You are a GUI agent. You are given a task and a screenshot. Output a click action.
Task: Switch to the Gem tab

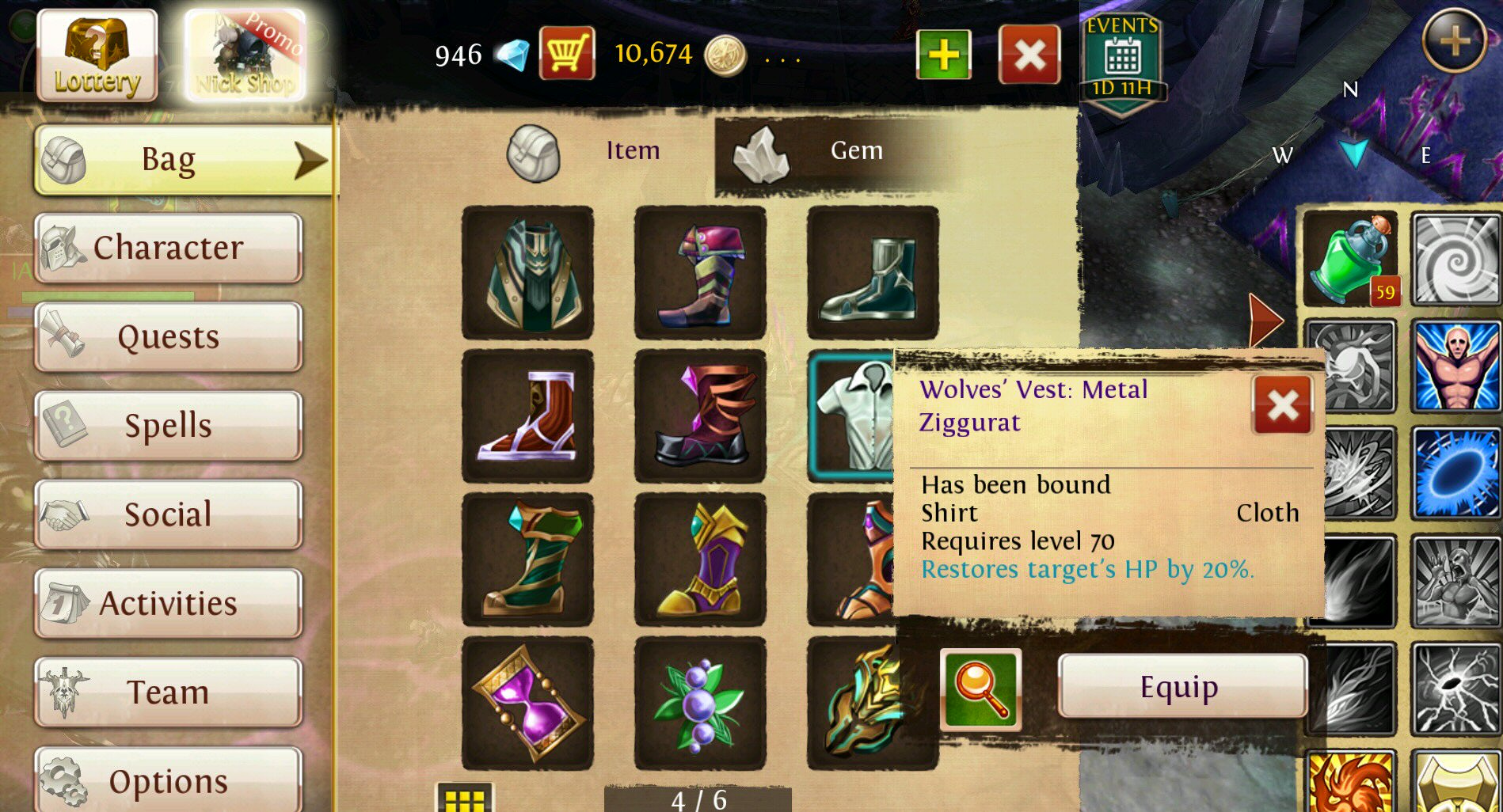pyautogui.click(x=831, y=152)
